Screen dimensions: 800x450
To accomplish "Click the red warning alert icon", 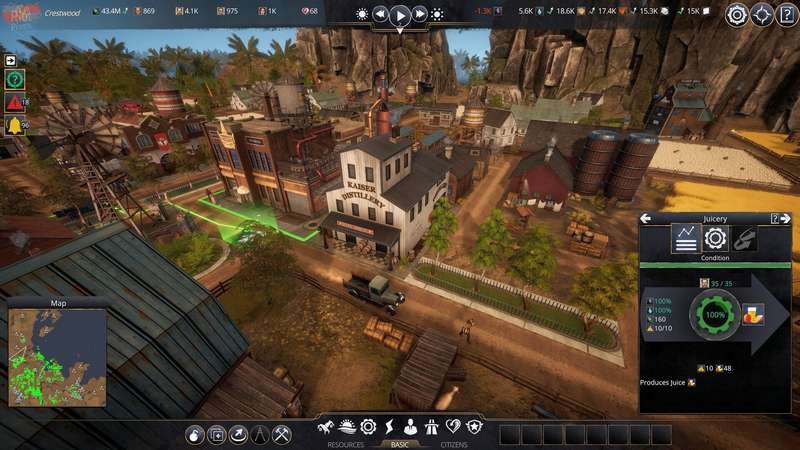I will (x=14, y=102).
